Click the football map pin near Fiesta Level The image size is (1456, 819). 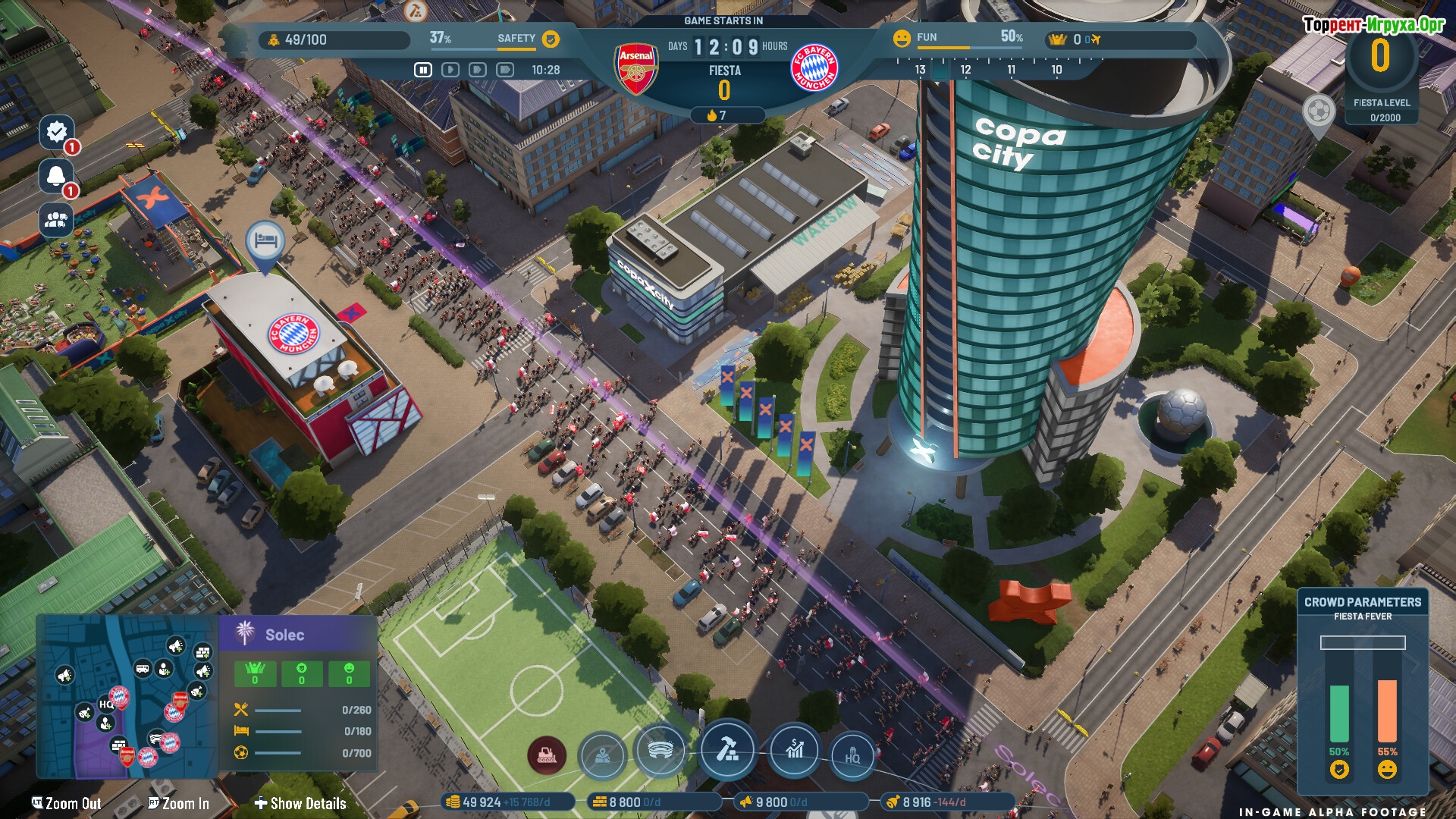pos(1319,113)
